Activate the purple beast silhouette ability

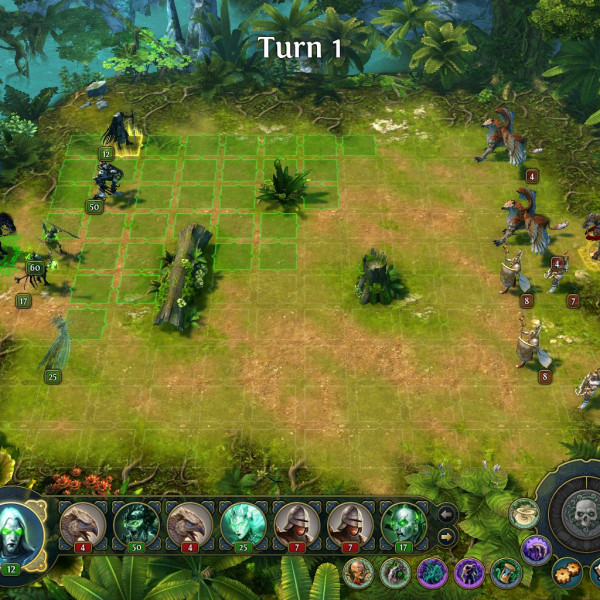point(469,573)
